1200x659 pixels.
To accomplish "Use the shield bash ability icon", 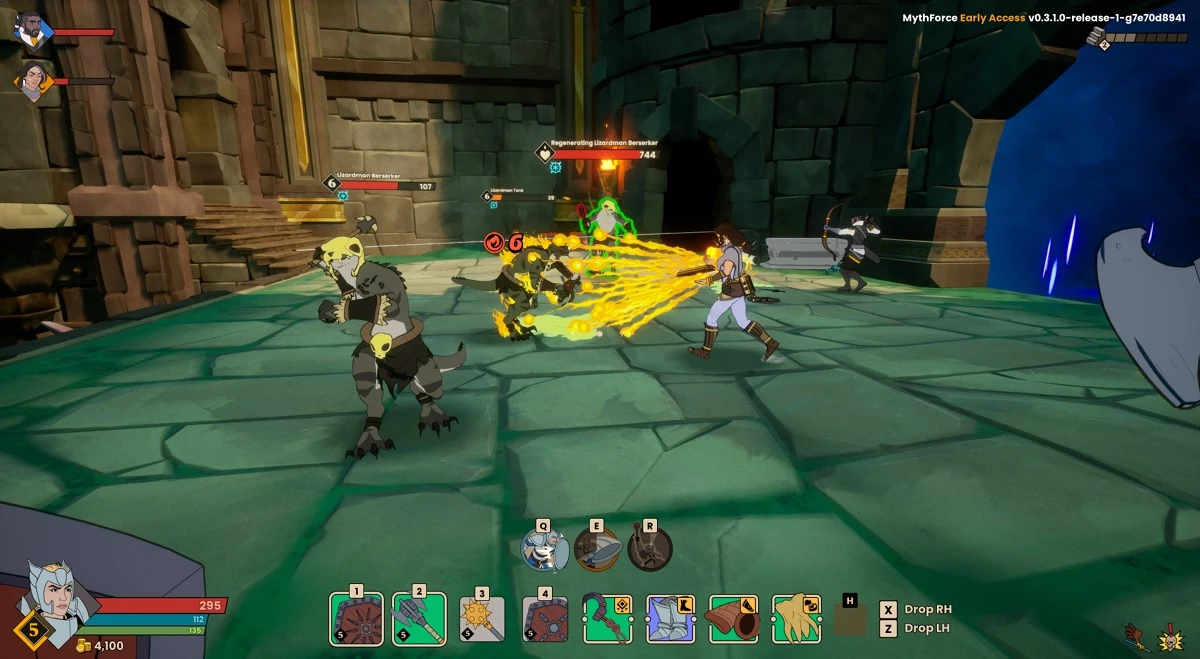I will [598, 549].
